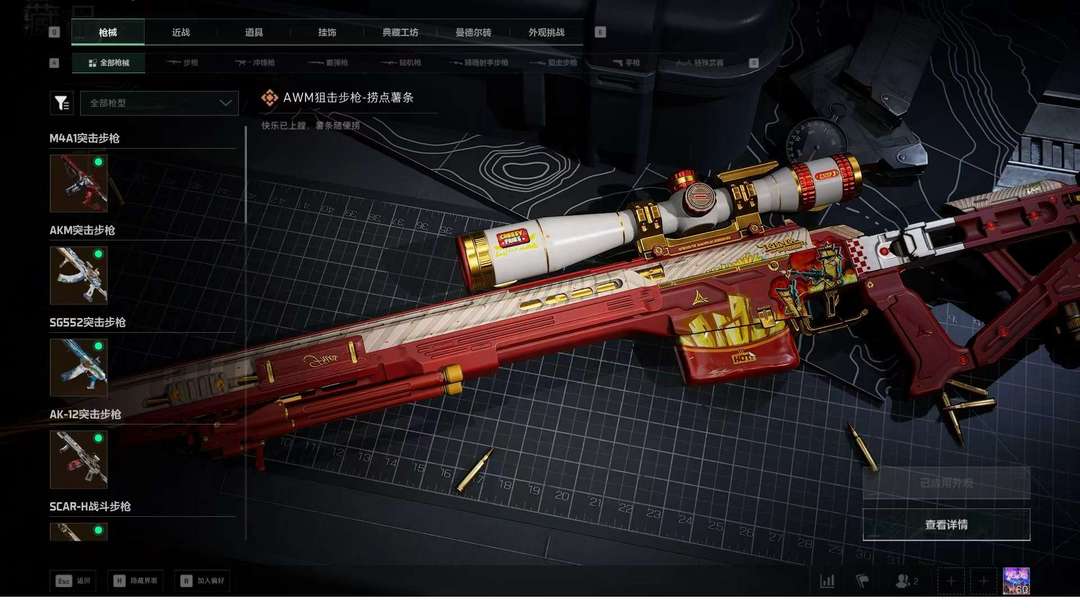Click the player avatar portrait
The width and height of the screenshot is (1080, 608).
click(1016, 581)
